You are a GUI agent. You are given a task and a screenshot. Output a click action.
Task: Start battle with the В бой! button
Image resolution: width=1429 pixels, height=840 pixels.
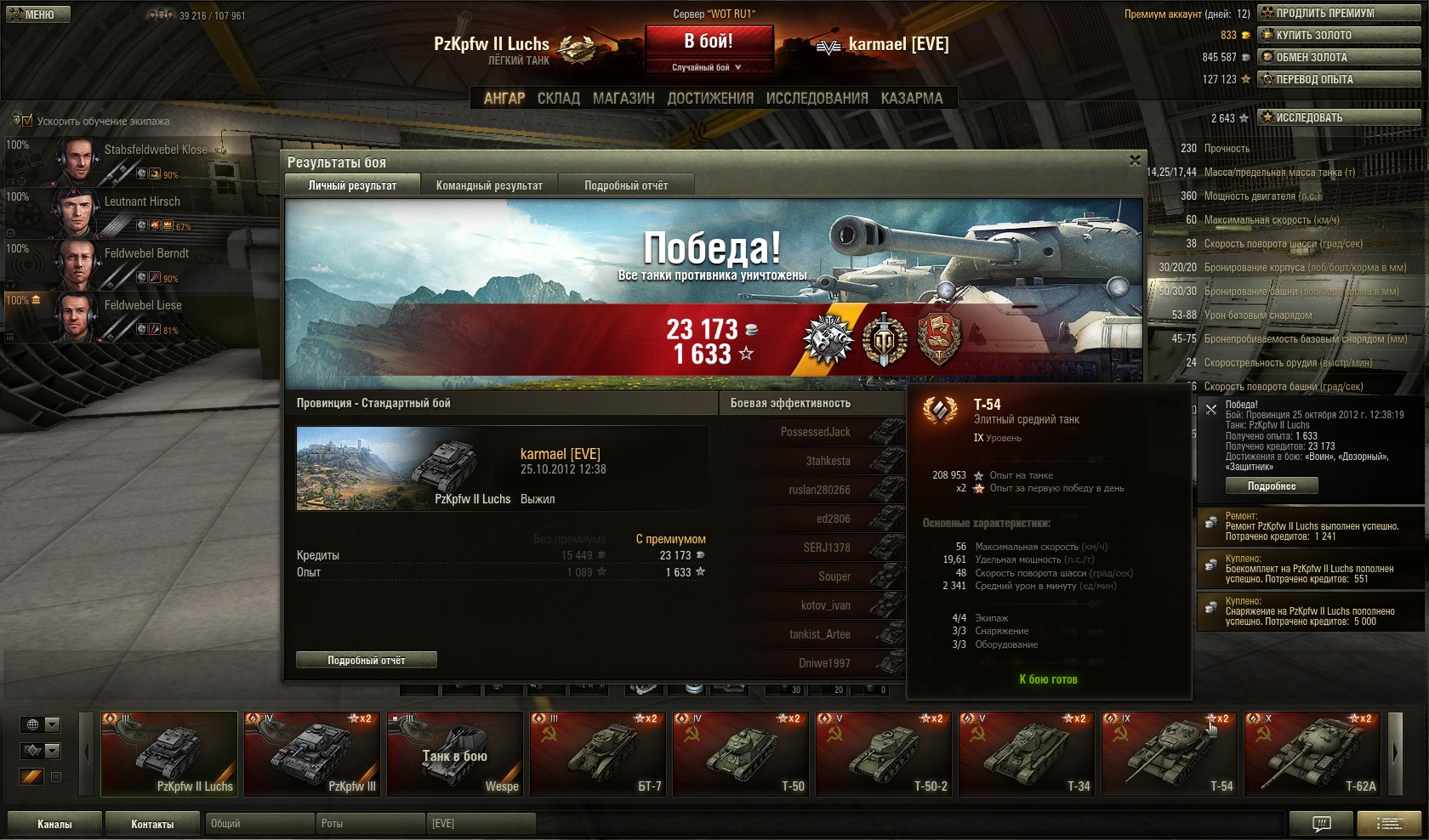pos(709,41)
